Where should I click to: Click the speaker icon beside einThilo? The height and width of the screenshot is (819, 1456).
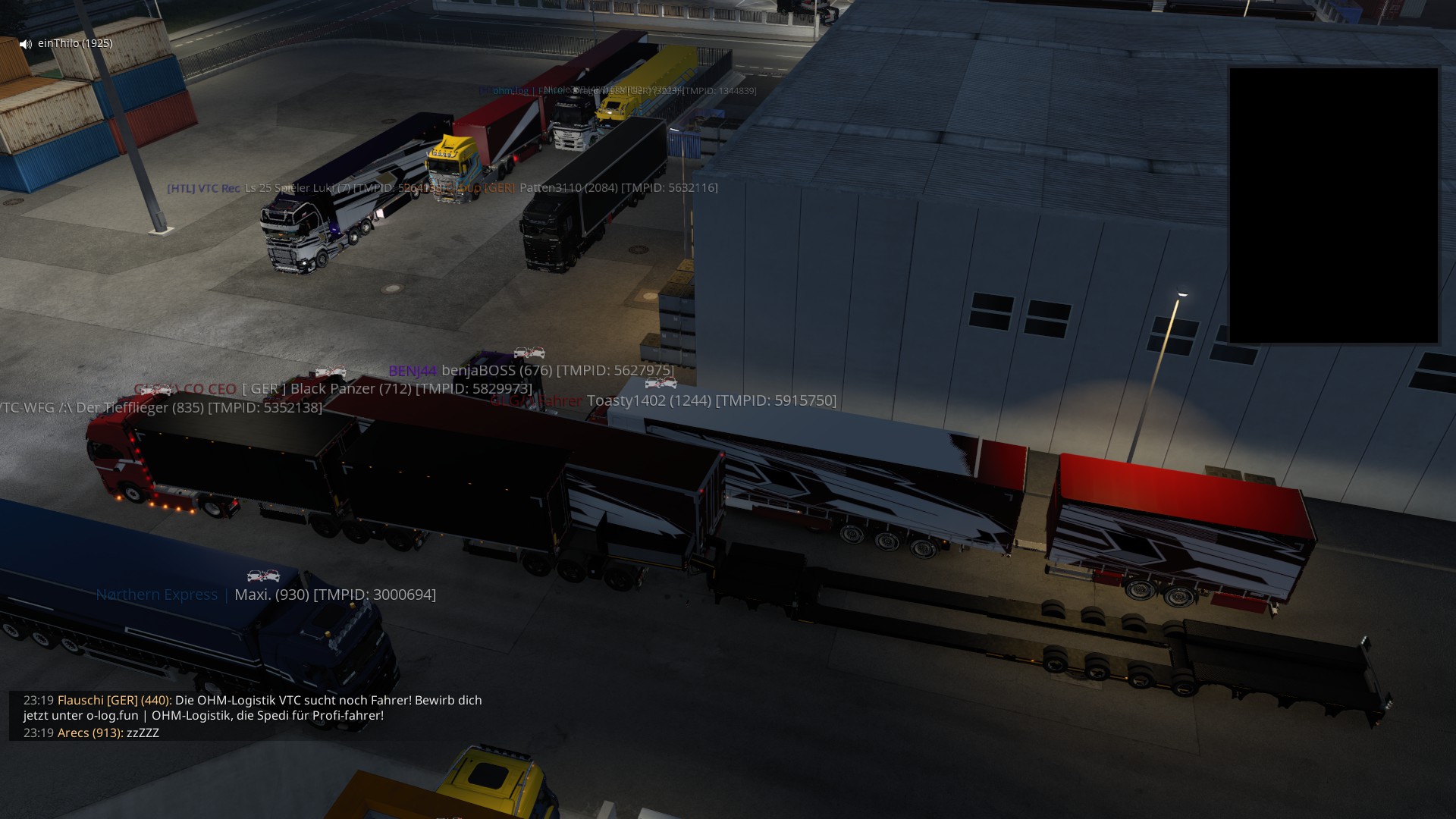(26, 44)
